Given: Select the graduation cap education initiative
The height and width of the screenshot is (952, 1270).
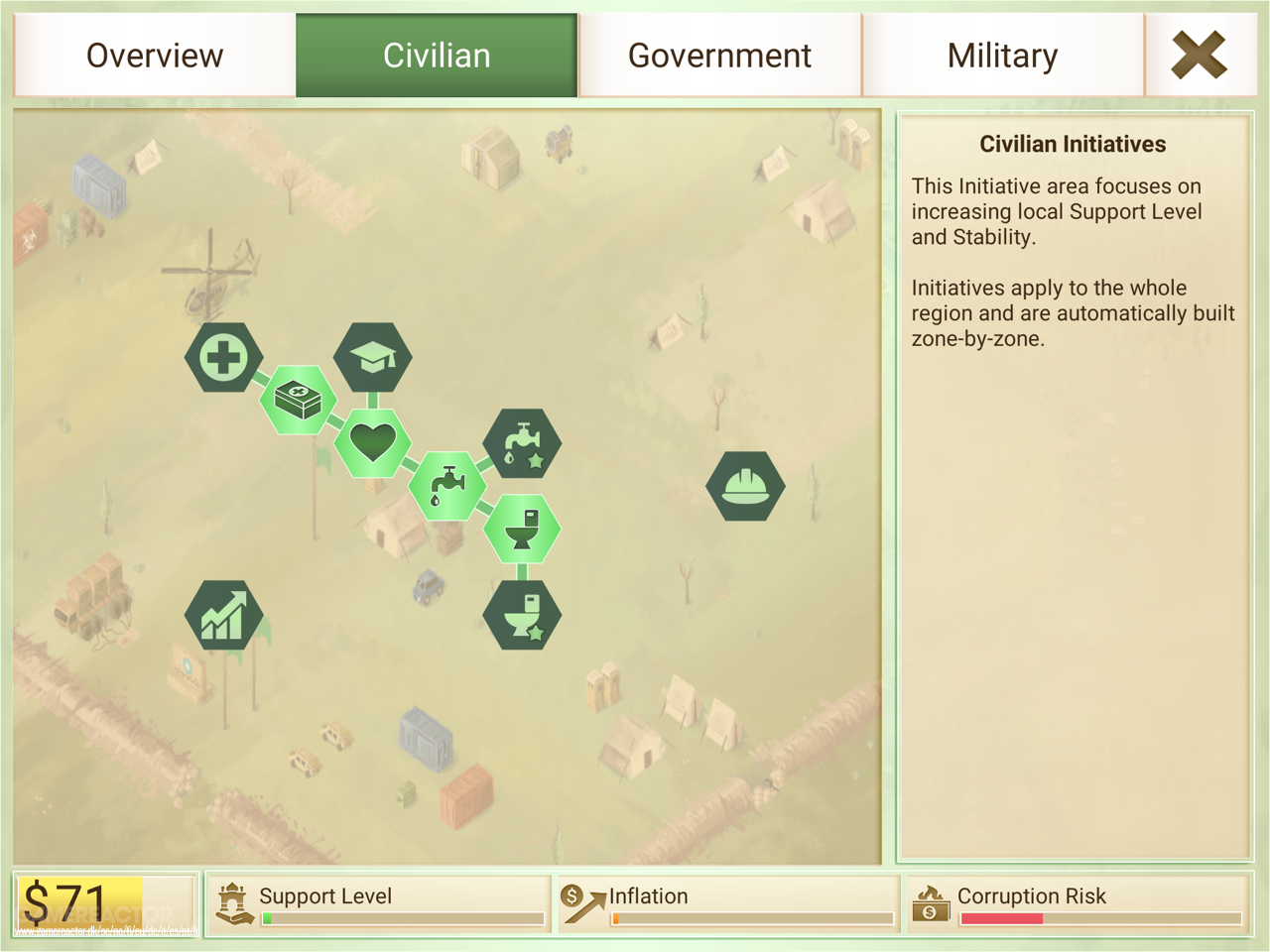Looking at the screenshot, I should pyautogui.click(x=372, y=357).
